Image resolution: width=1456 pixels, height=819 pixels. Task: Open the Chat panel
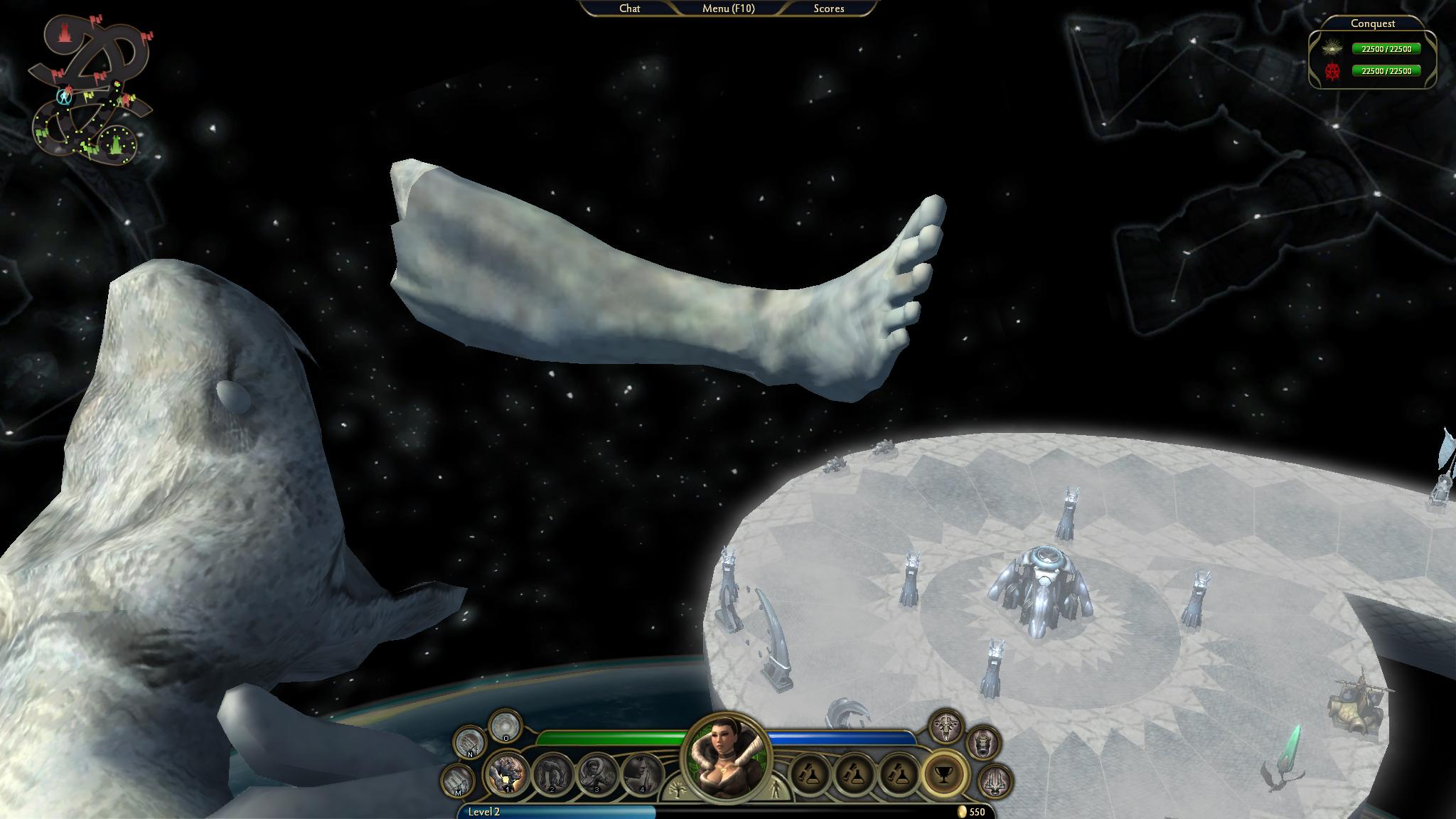[629, 9]
